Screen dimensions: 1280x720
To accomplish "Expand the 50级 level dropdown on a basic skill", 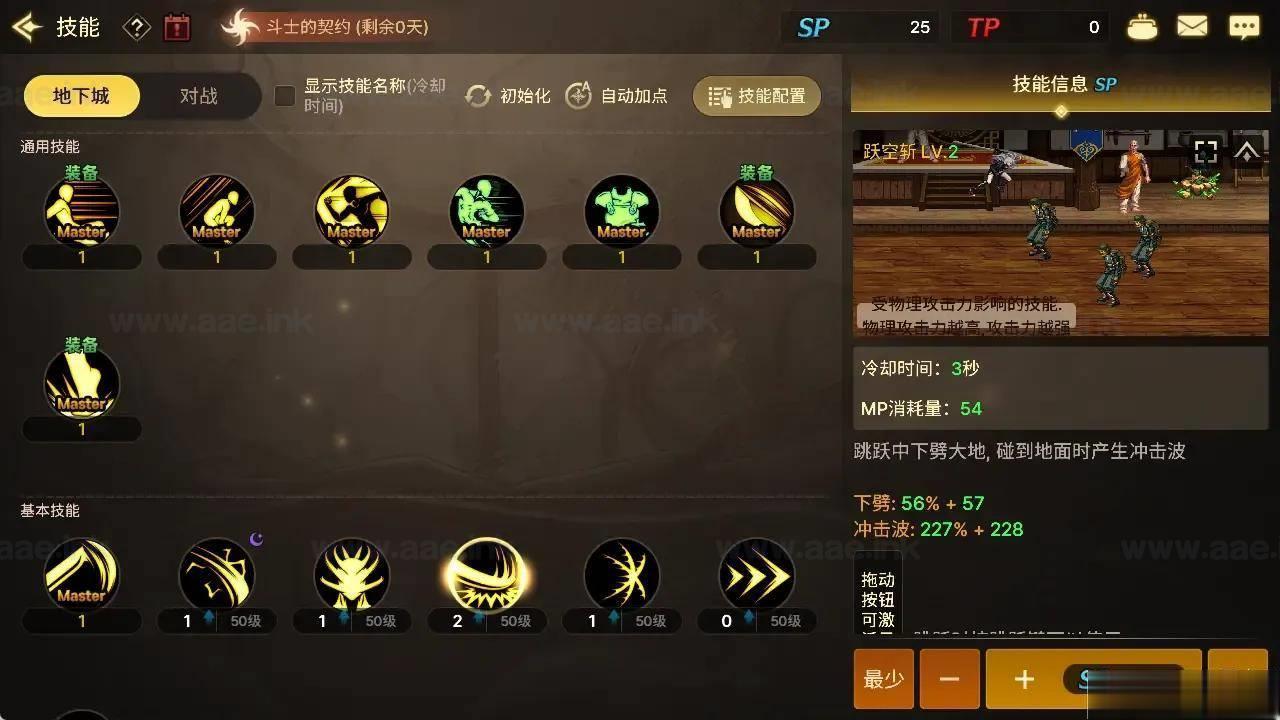I will tap(245, 621).
